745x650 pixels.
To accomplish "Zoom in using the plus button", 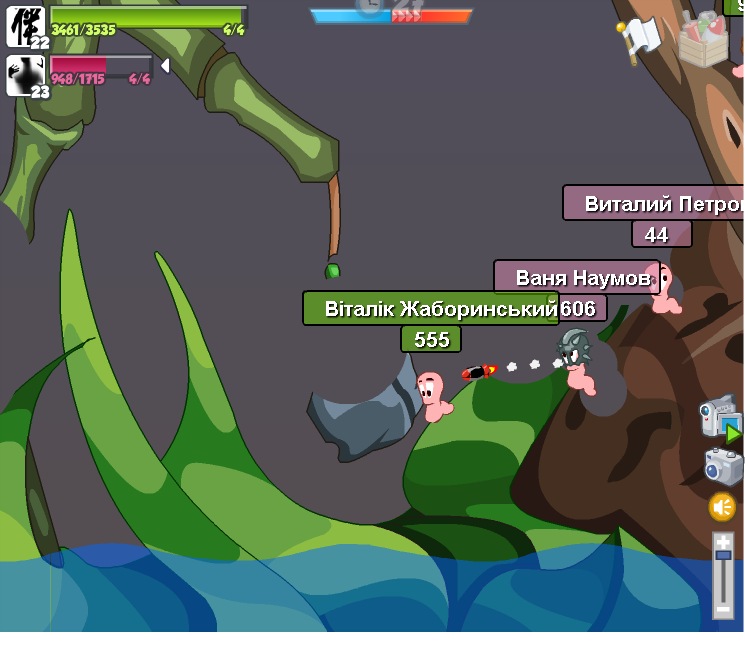I will pos(723,542).
